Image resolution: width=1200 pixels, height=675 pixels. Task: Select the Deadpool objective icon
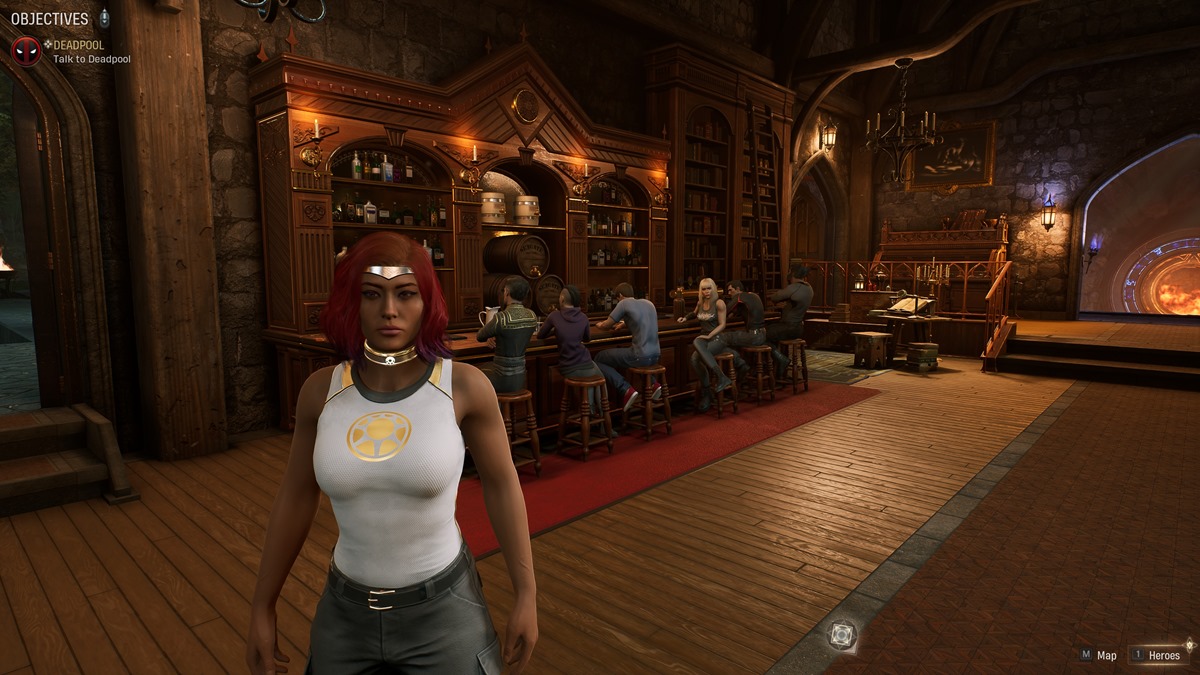tap(25, 51)
